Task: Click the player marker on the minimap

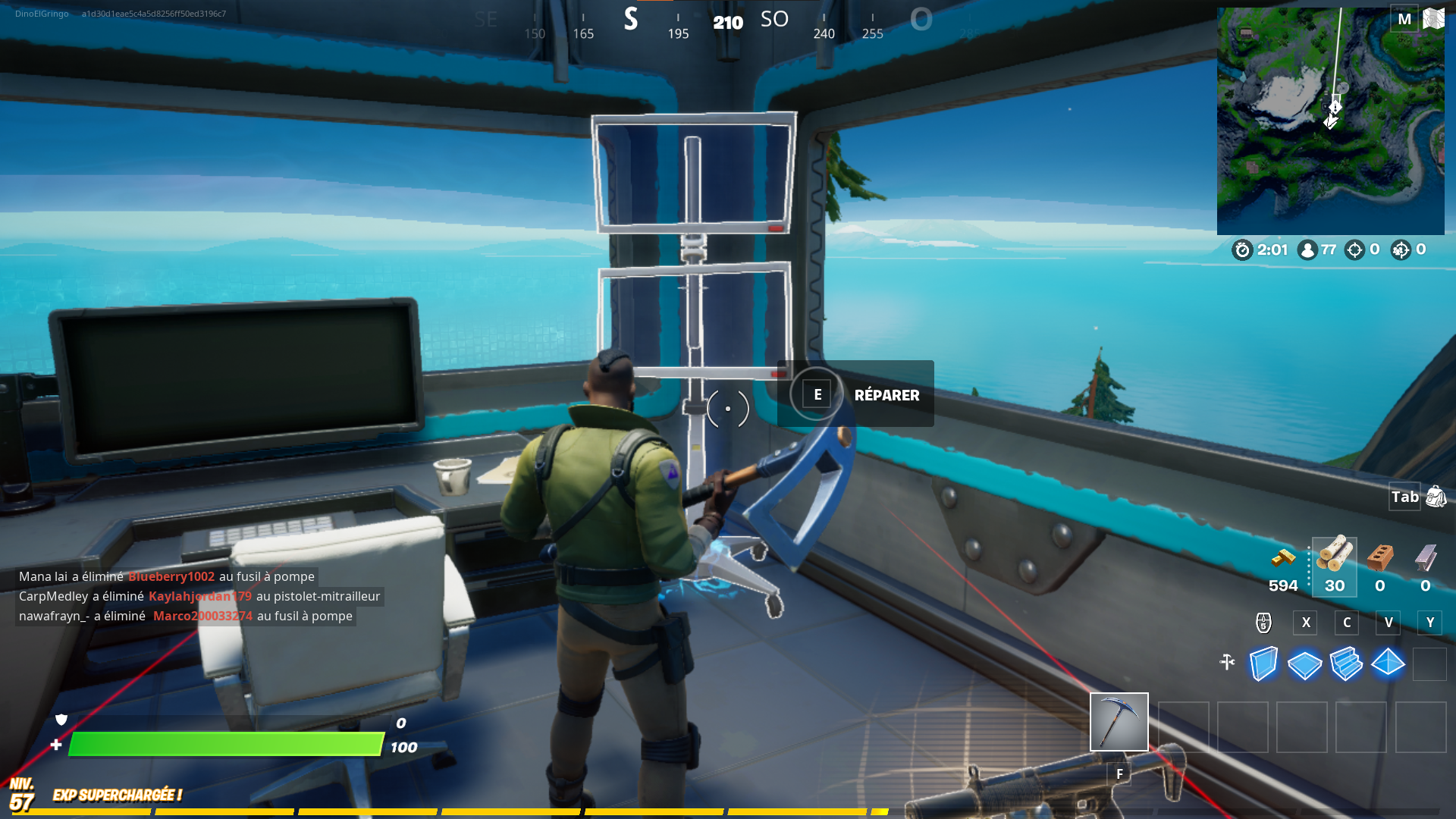Action: tap(1332, 121)
